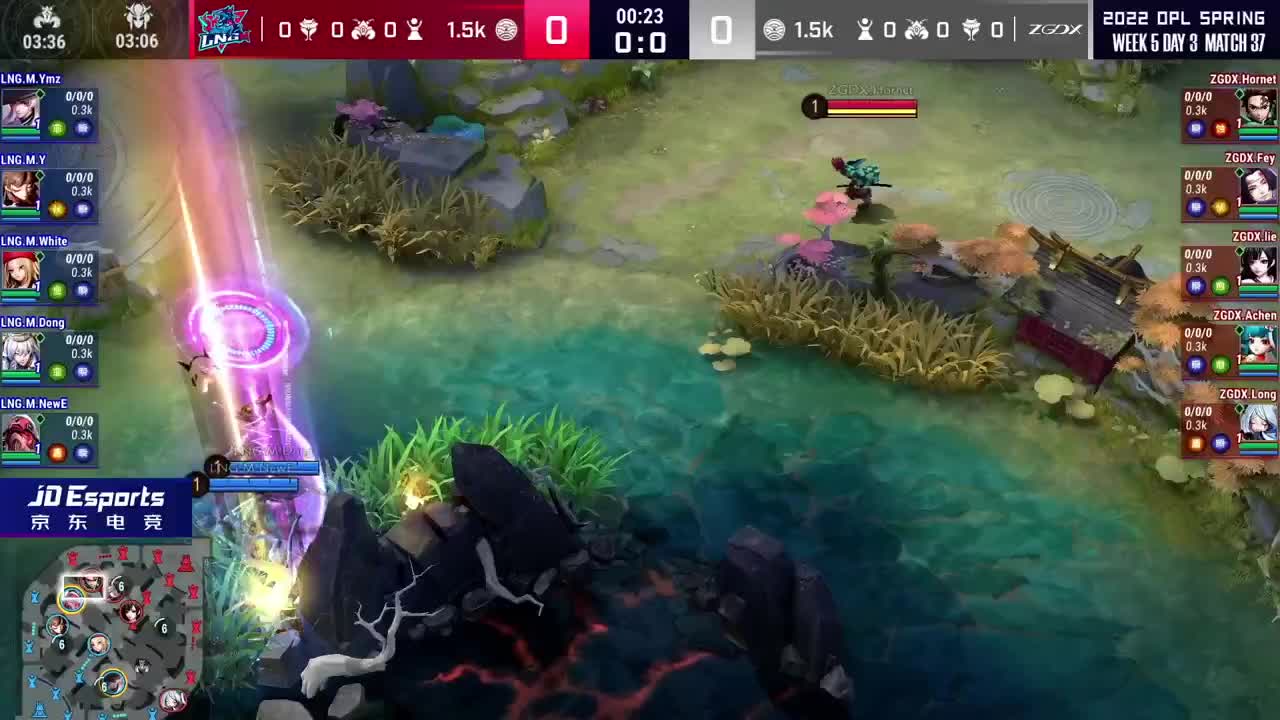1280x720 pixels.
Task: Click the turret kill counter icon
Action: coord(412,27)
